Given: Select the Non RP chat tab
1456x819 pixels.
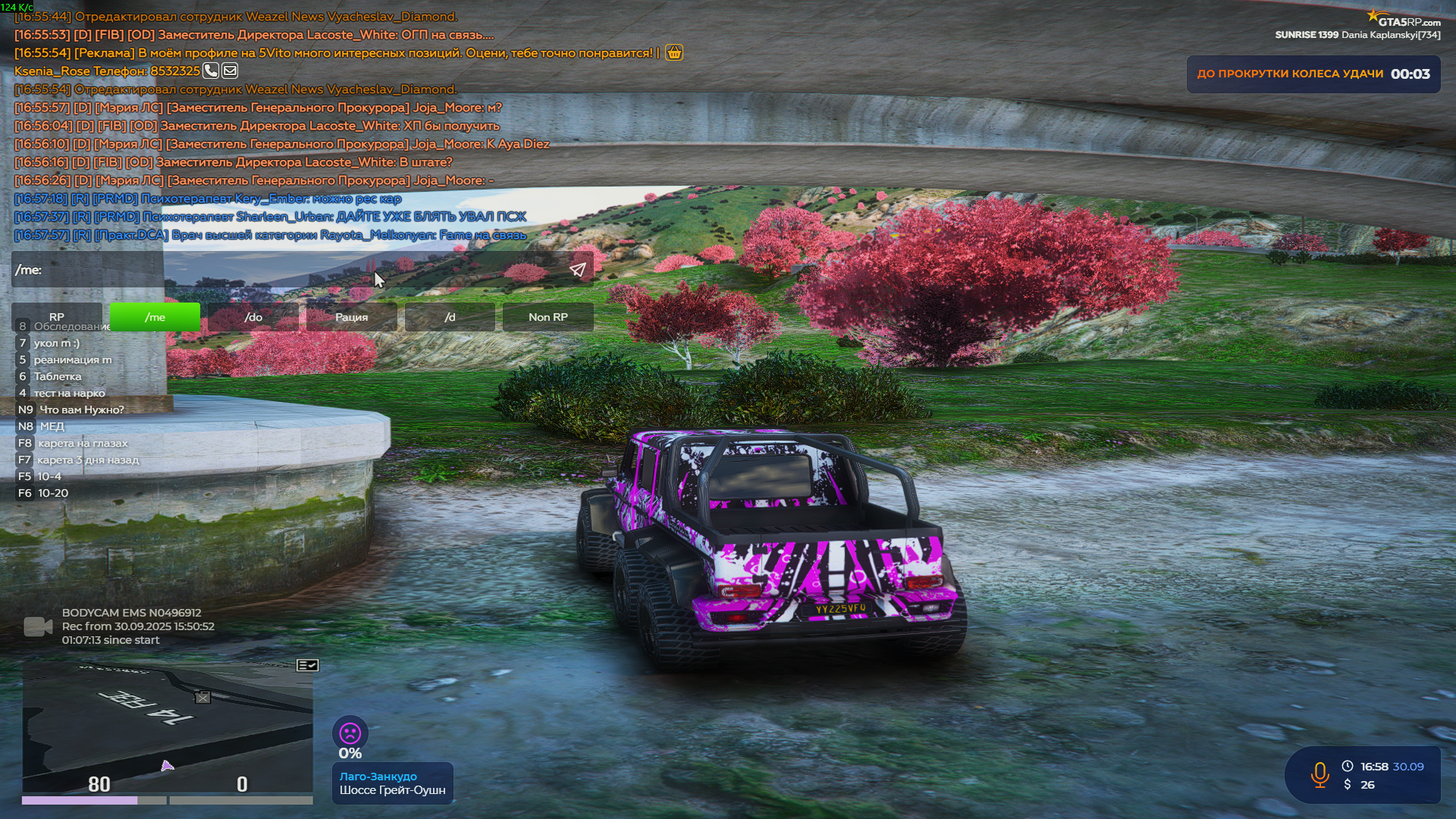Looking at the screenshot, I should pos(547,317).
